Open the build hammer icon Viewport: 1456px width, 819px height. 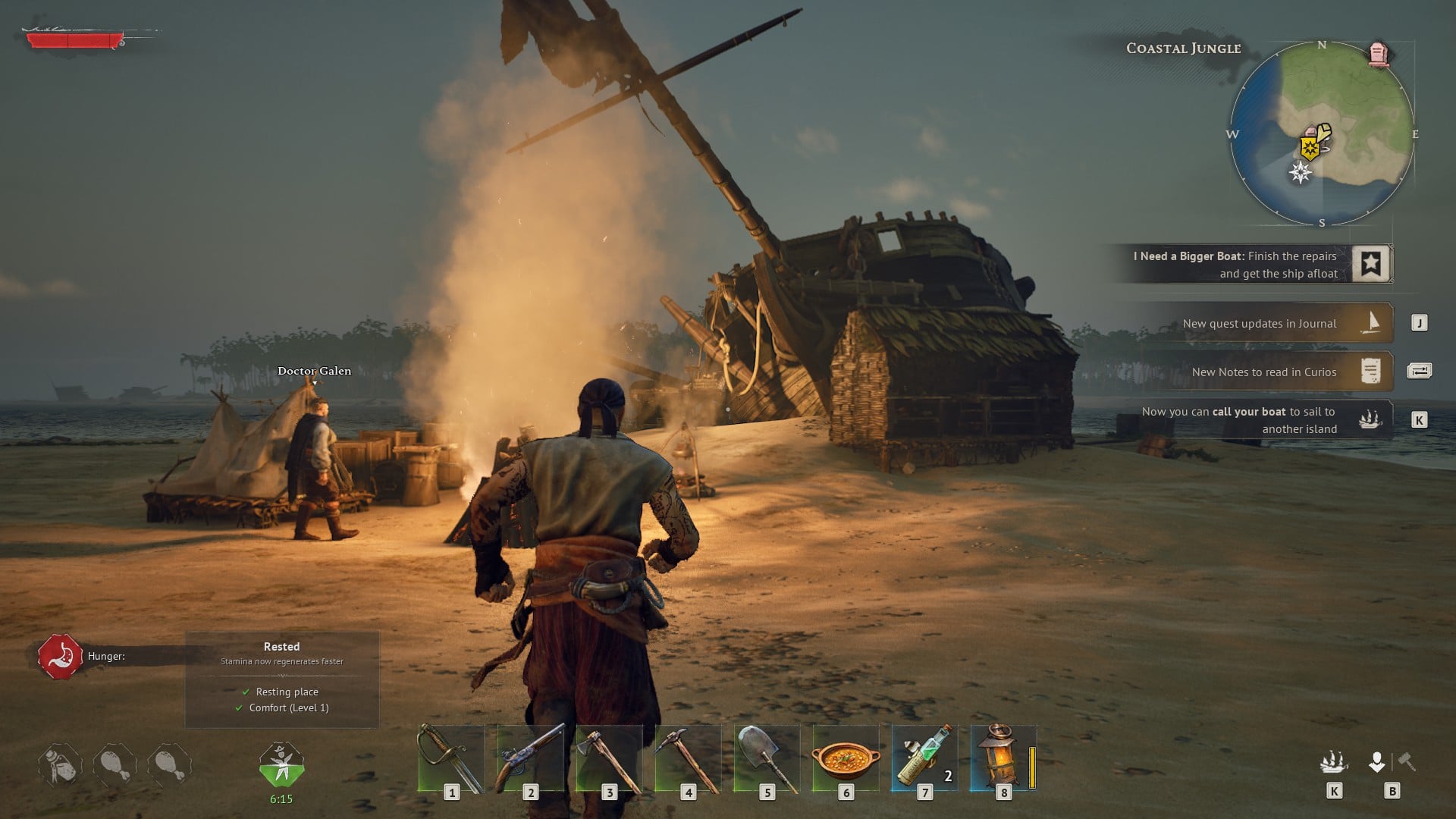tap(1407, 761)
